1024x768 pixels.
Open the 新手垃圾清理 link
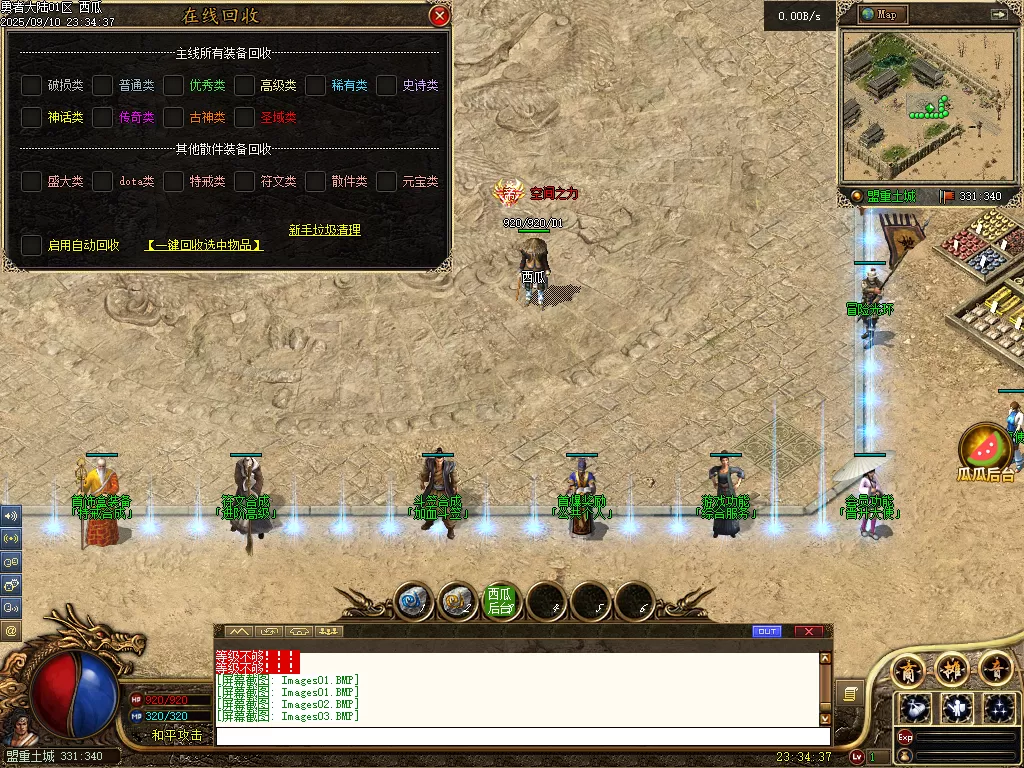point(325,230)
